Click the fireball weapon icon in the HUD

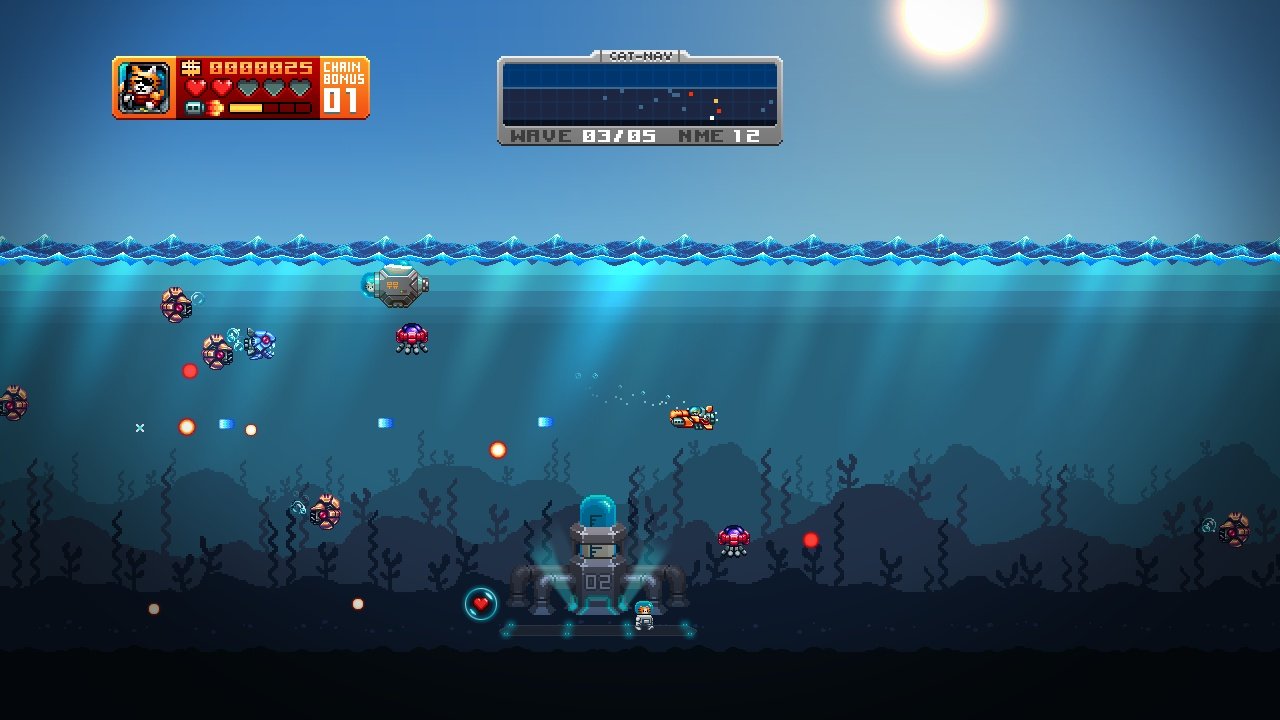(214, 107)
